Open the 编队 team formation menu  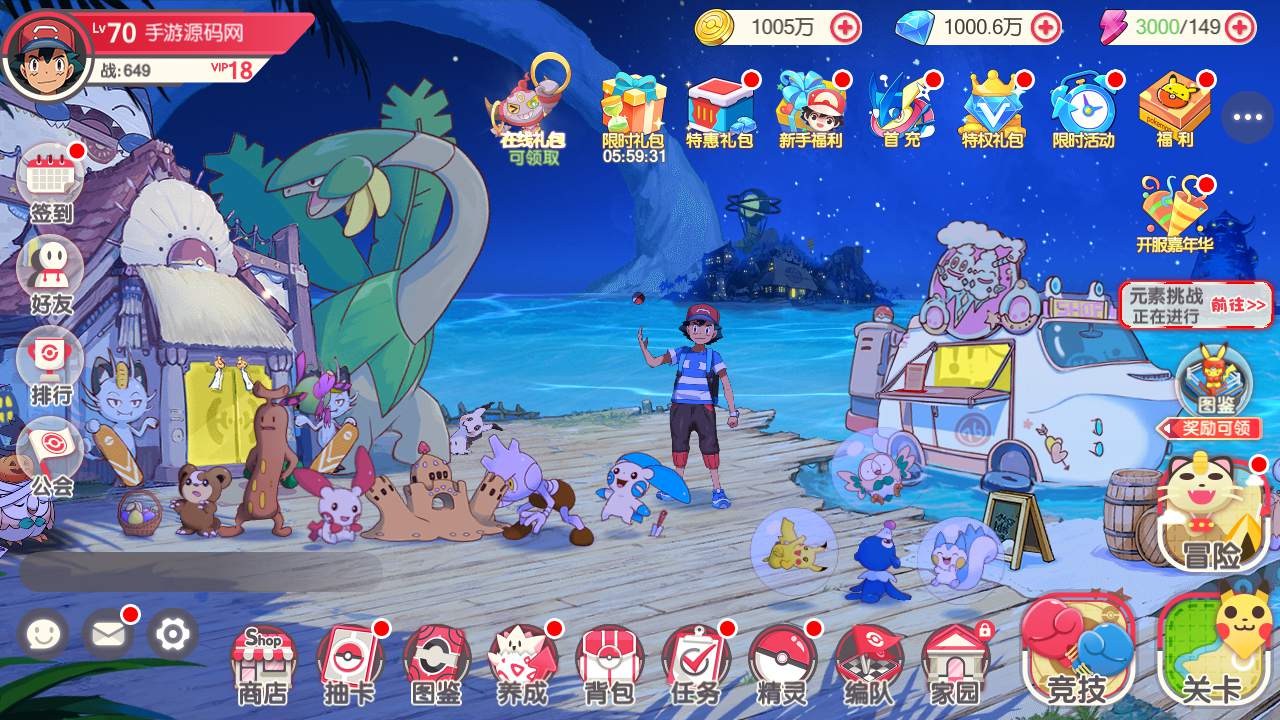click(868, 661)
